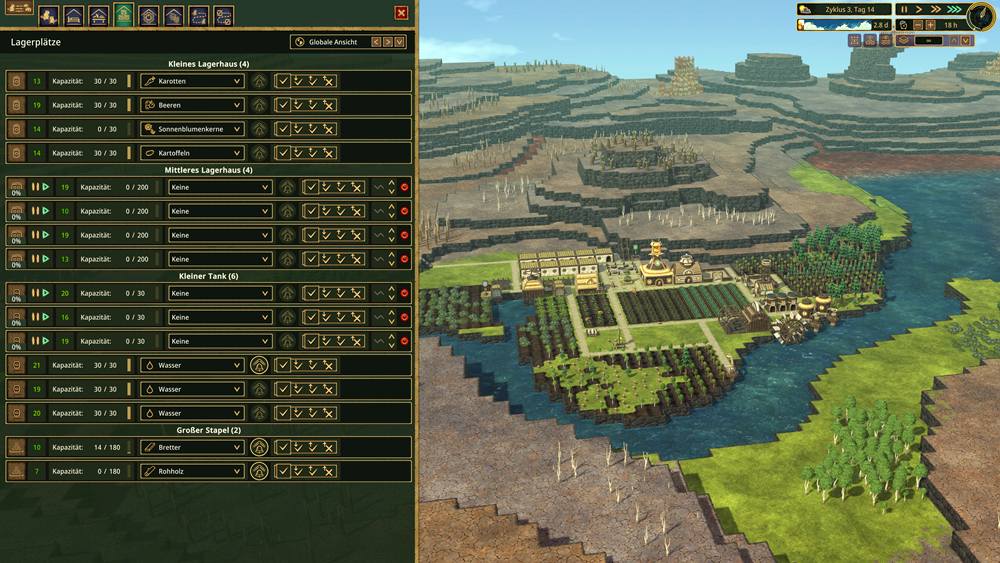Open the Kartoffeln goods dropdown
The height and width of the screenshot is (563, 1000).
191,153
